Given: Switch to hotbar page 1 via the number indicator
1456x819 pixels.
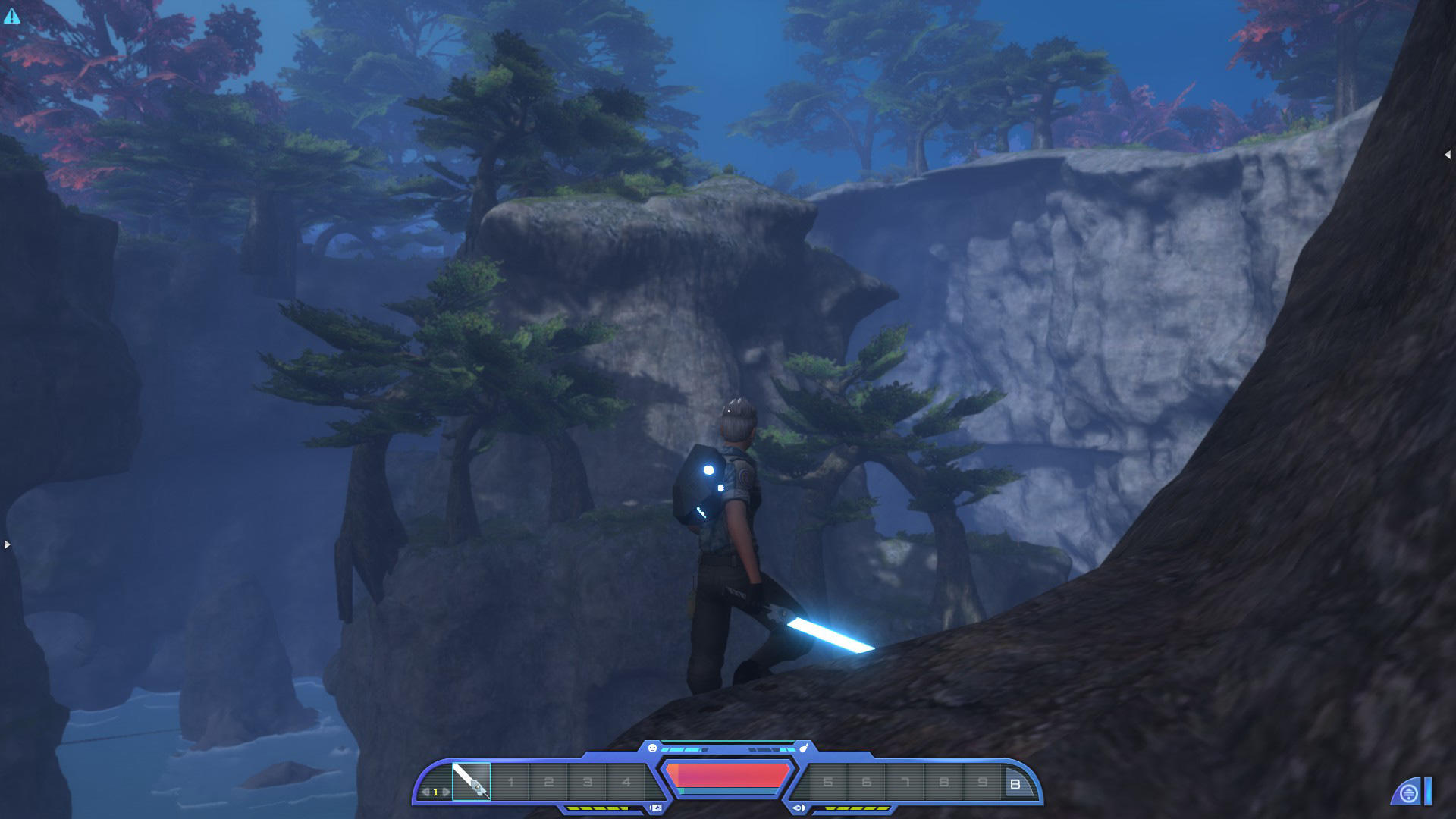Looking at the screenshot, I should point(435,791).
